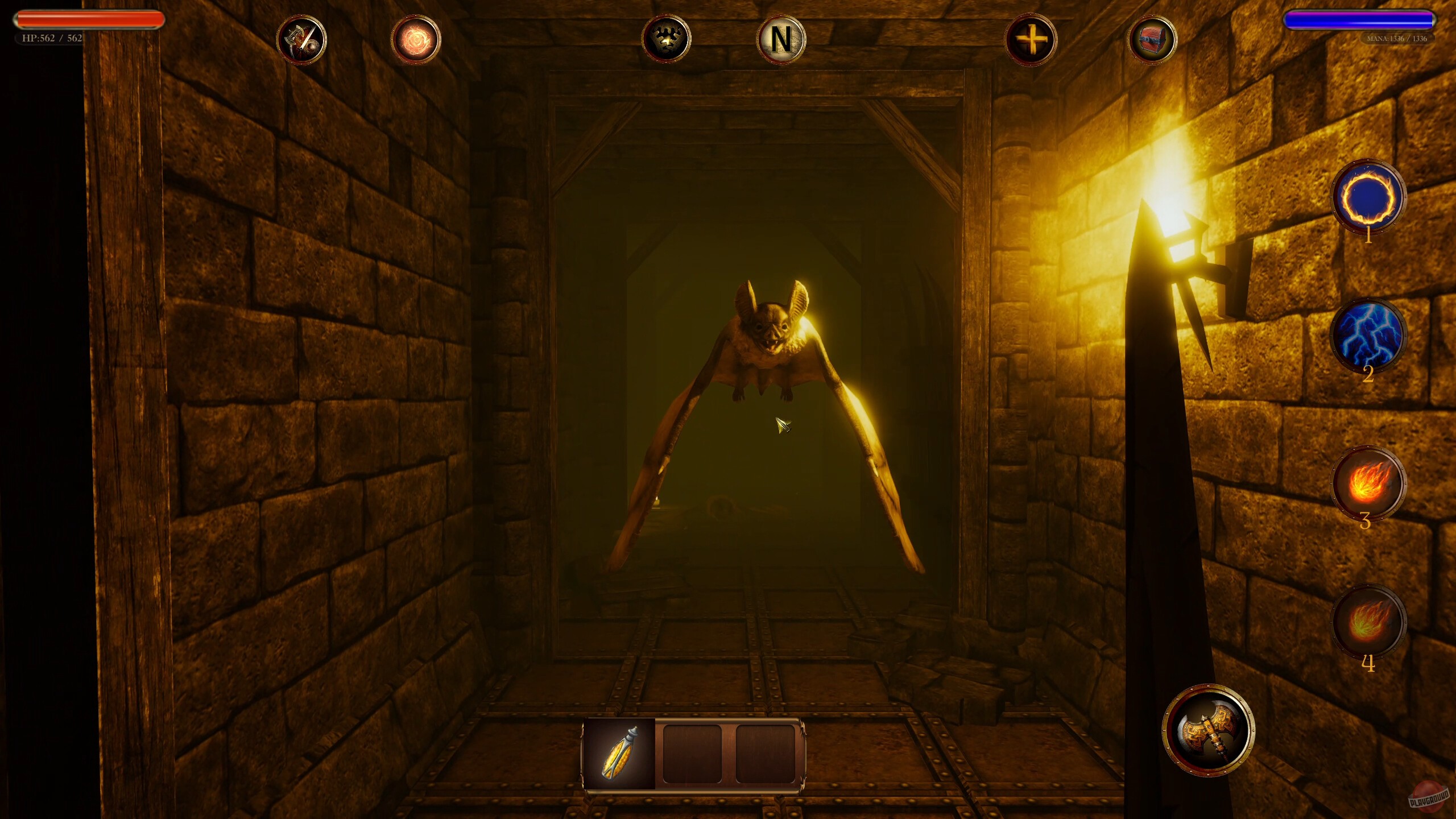Select the crossed weapons combat icon

pos(301,40)
